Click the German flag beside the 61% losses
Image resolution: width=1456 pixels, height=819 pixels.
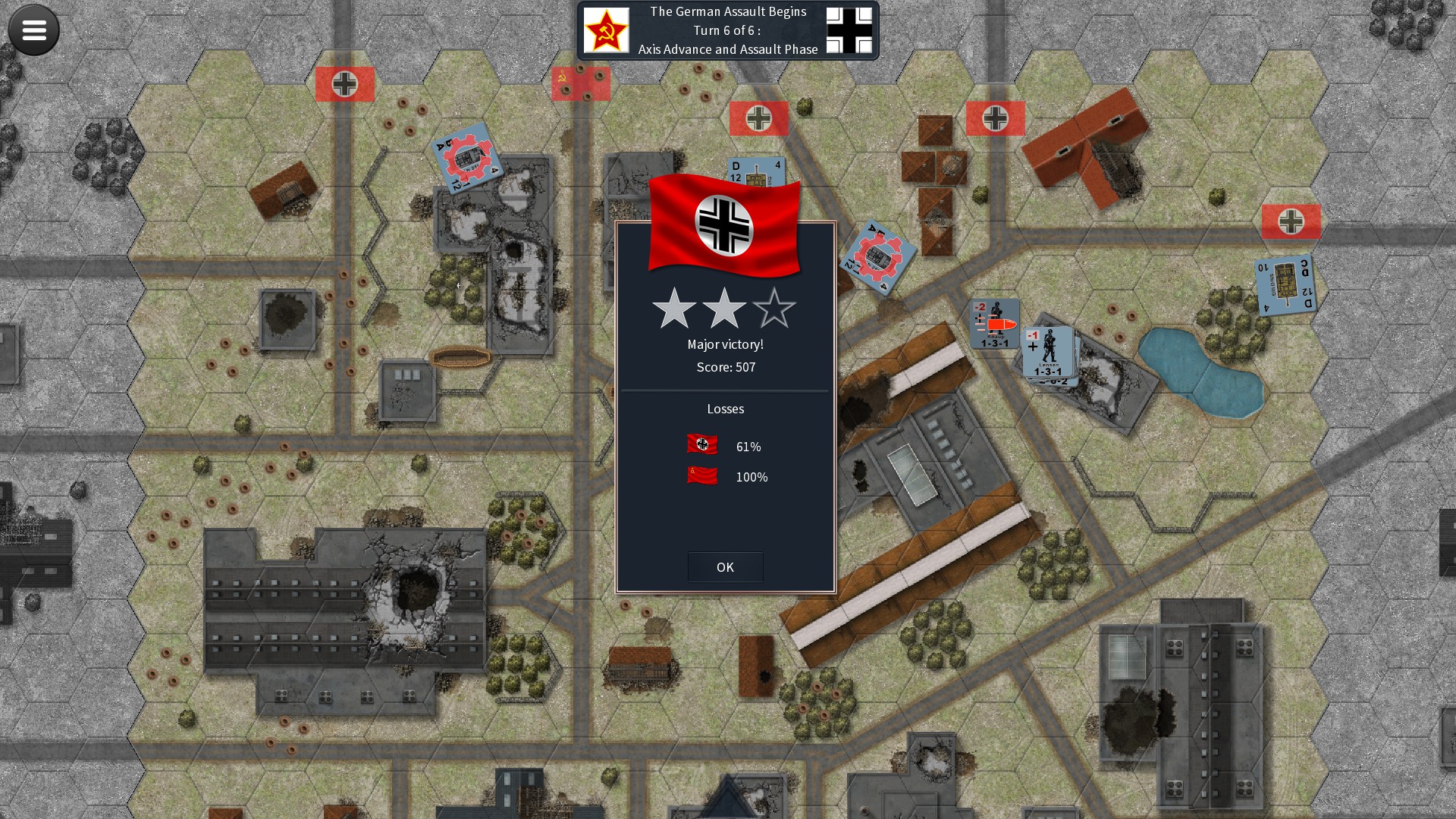pos(701,446)
